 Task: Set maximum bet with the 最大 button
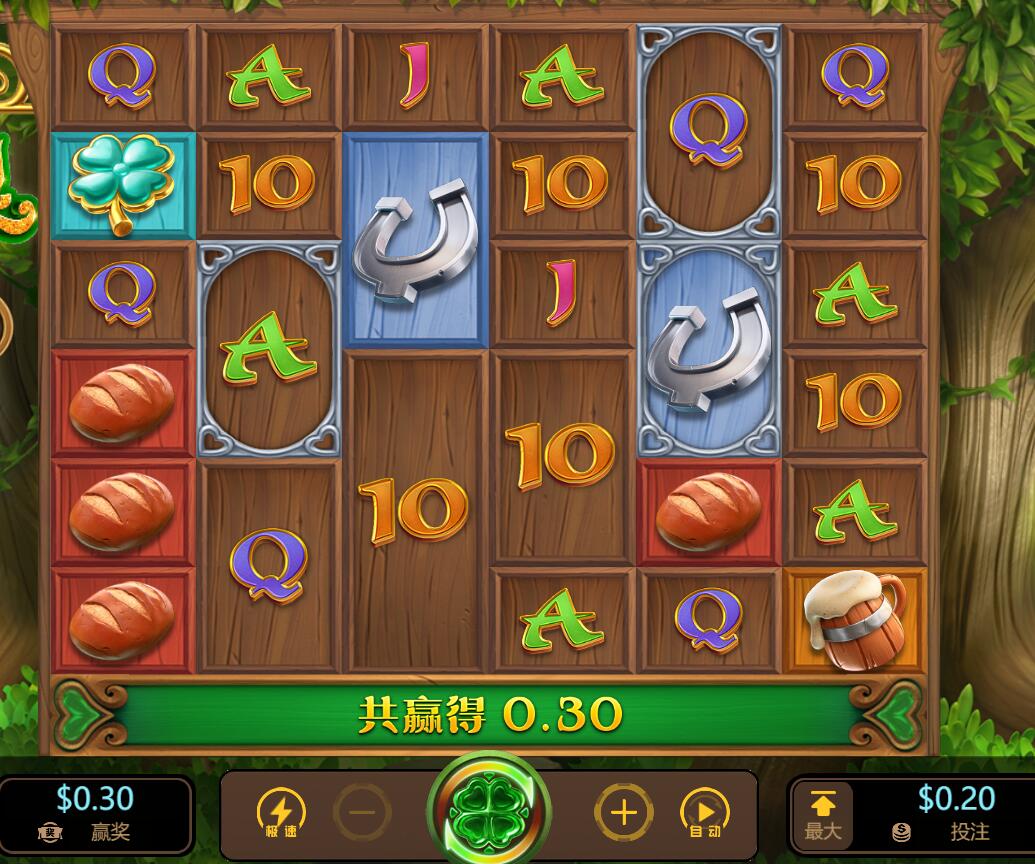[x=823, y=814]
